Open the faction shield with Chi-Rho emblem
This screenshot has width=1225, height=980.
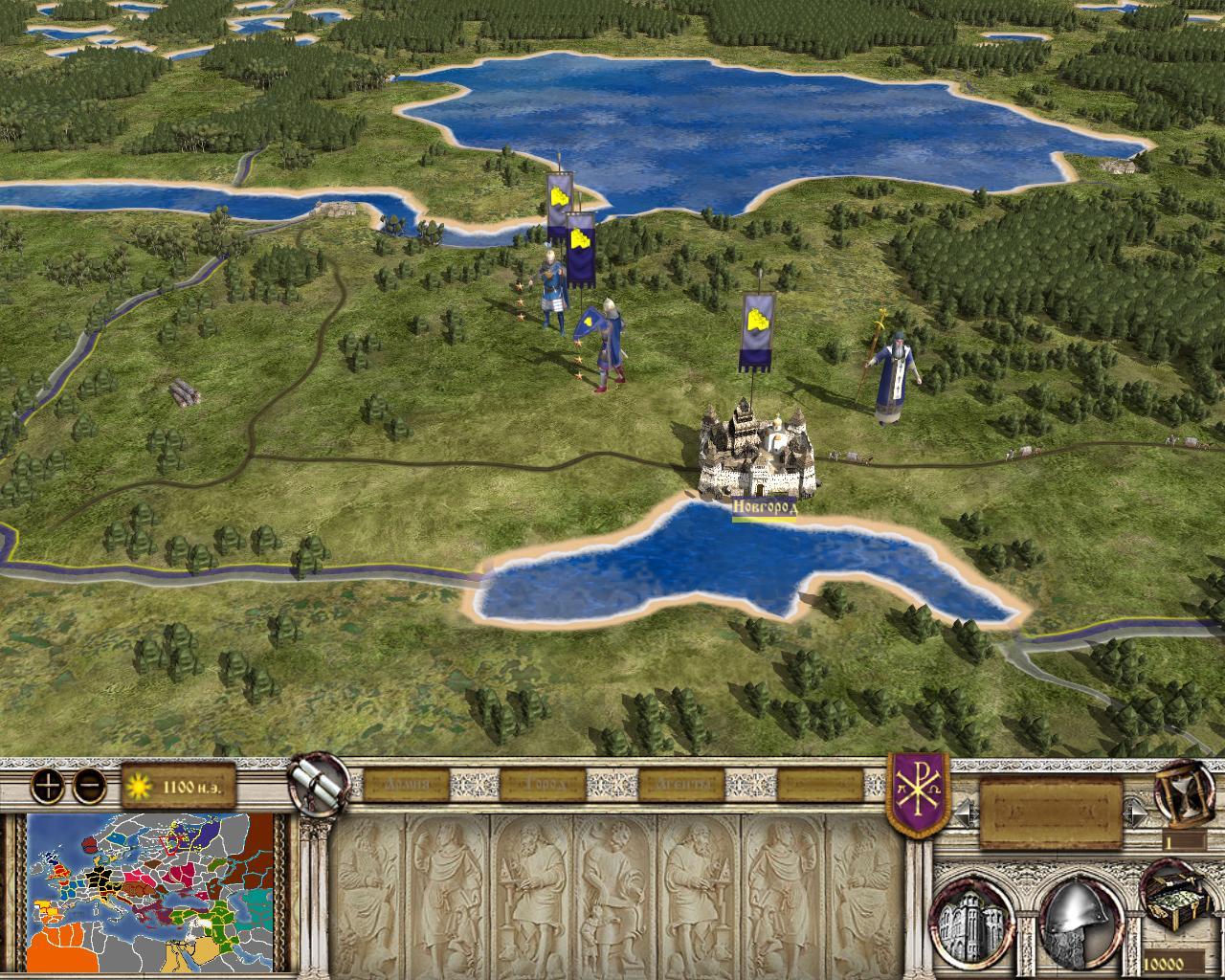click(x=918, y=792)
